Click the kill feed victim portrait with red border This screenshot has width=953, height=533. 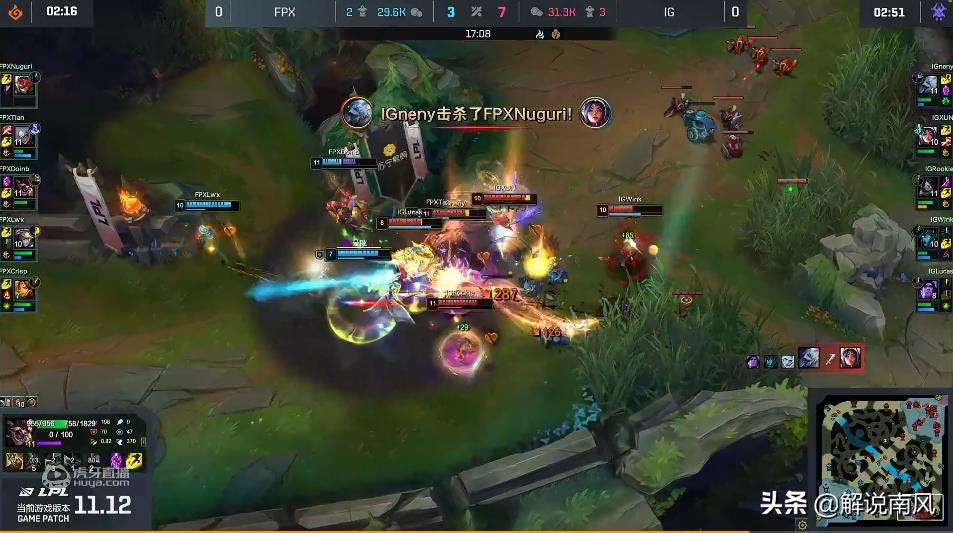[x=849, y=357]
